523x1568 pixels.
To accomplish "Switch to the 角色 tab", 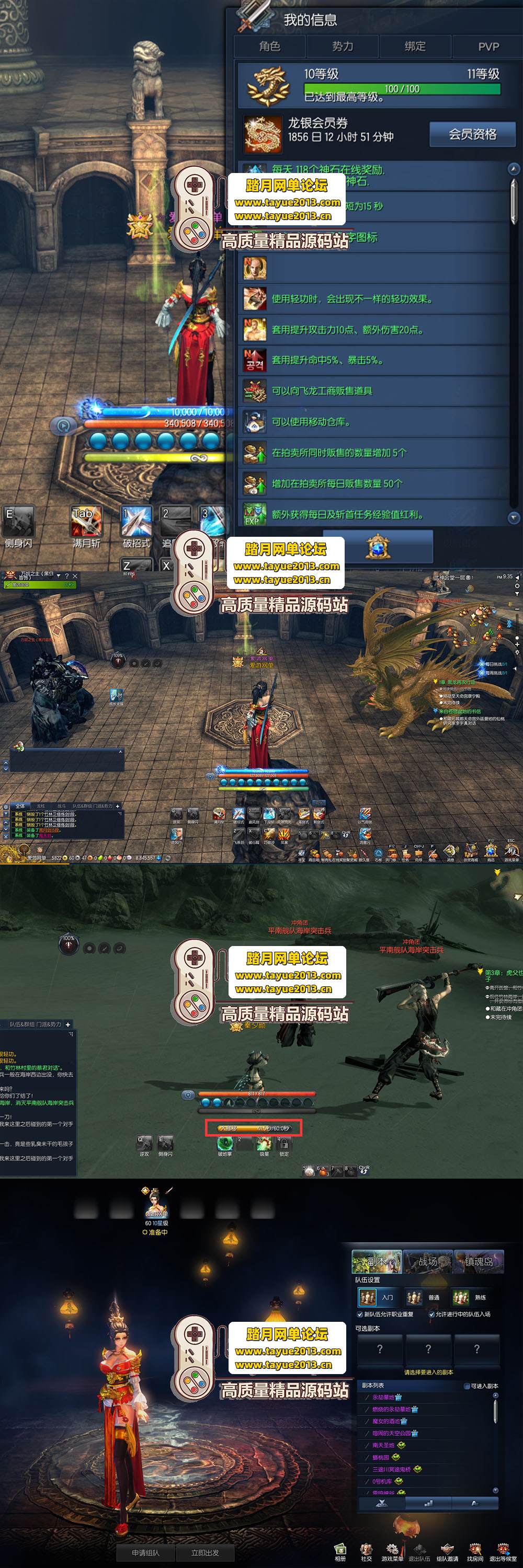I will (x=270, y=47).
